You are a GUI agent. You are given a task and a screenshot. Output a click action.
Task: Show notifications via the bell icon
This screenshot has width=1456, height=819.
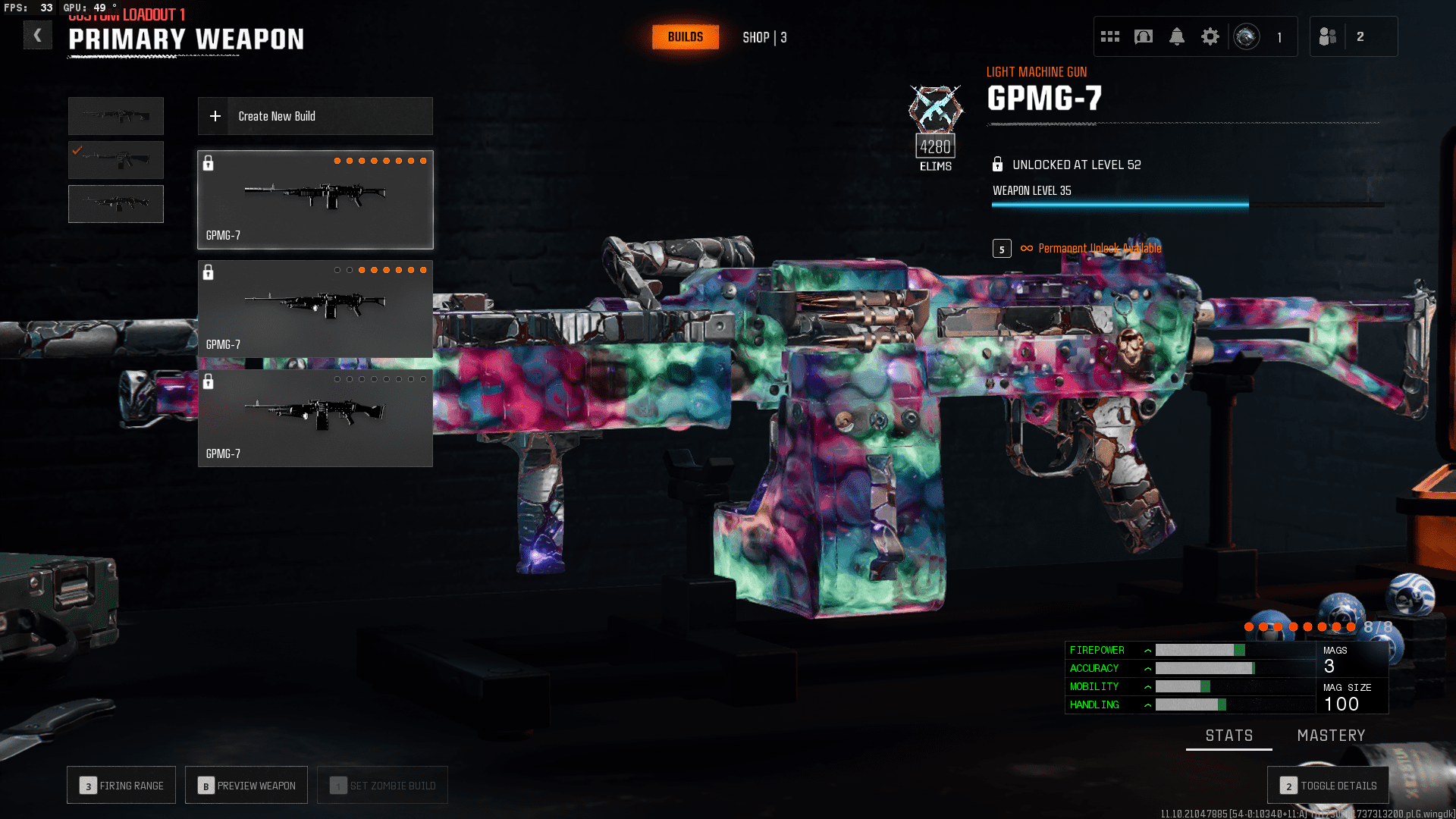coord(1176,36)
